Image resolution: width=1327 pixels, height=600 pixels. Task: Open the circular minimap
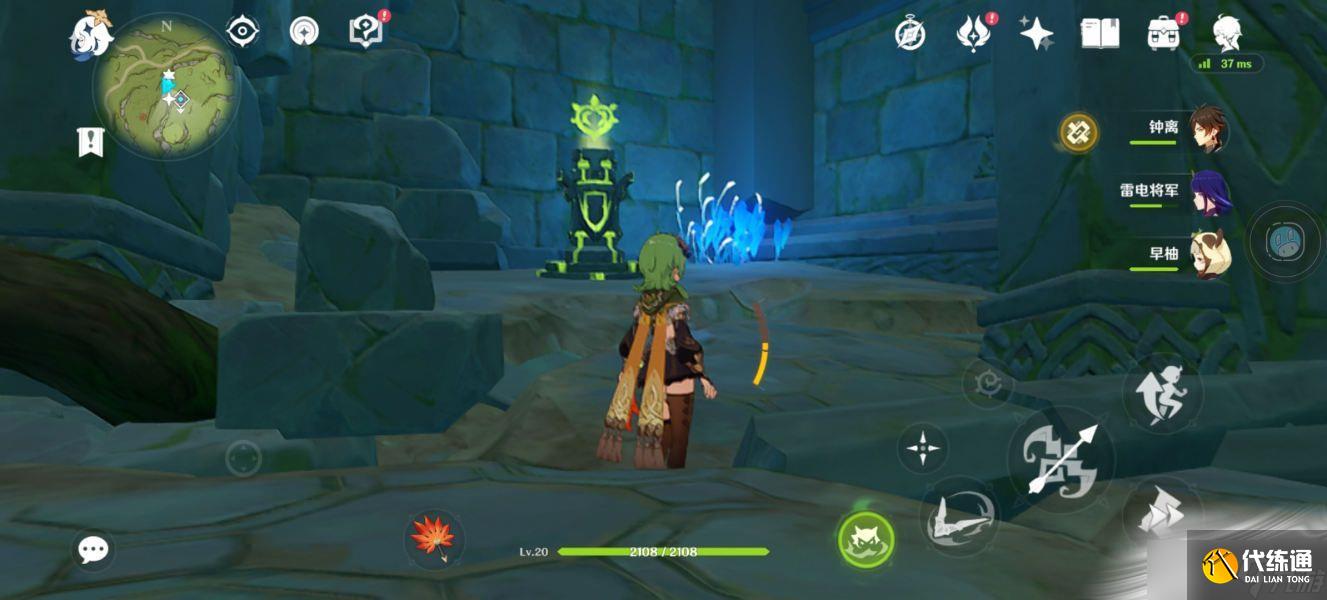[166, 87]
